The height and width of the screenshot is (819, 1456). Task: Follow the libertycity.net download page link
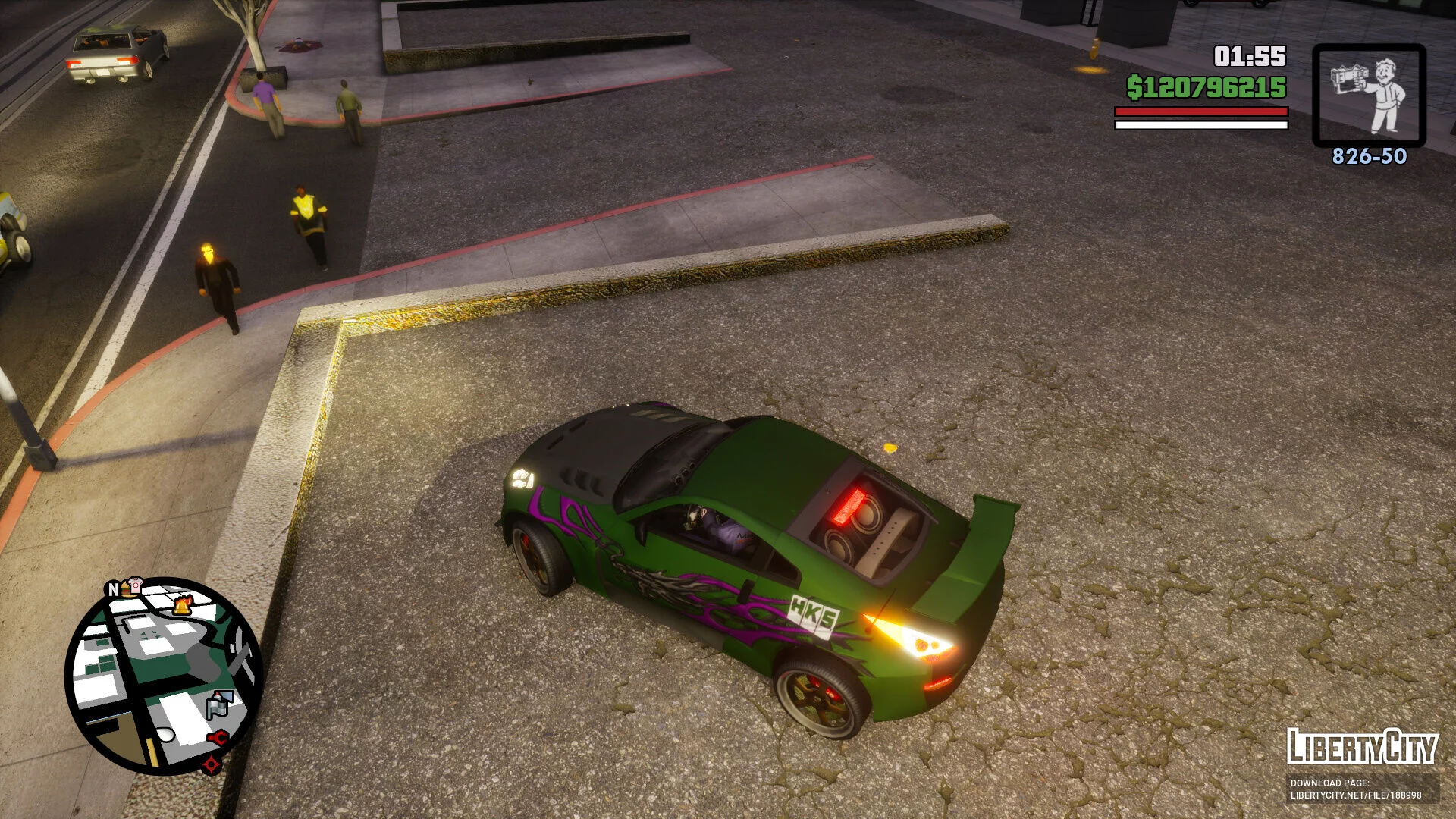tap(1356, 795)
